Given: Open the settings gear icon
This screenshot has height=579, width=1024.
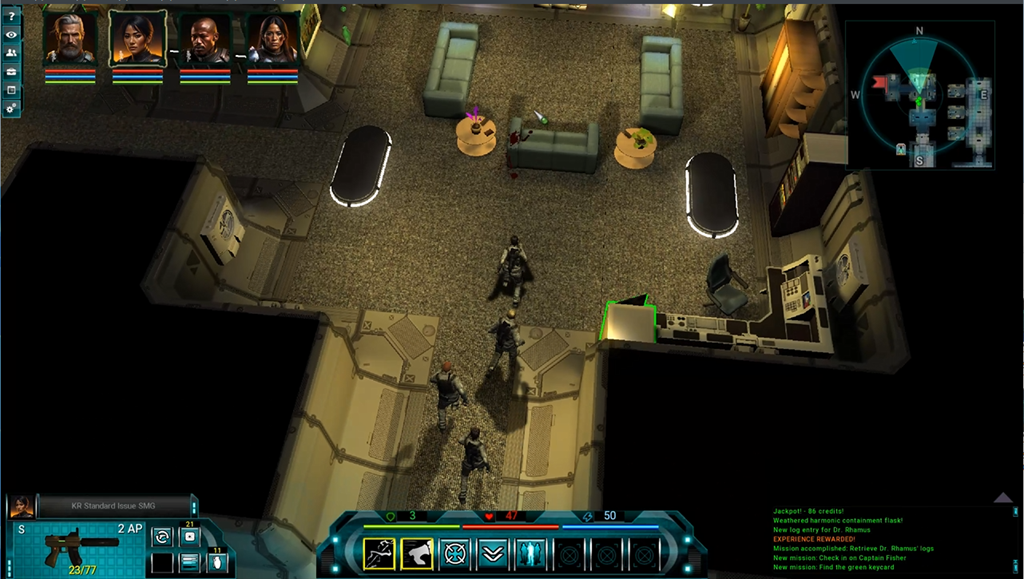Looking at the screenshot, I should (11, 108).
